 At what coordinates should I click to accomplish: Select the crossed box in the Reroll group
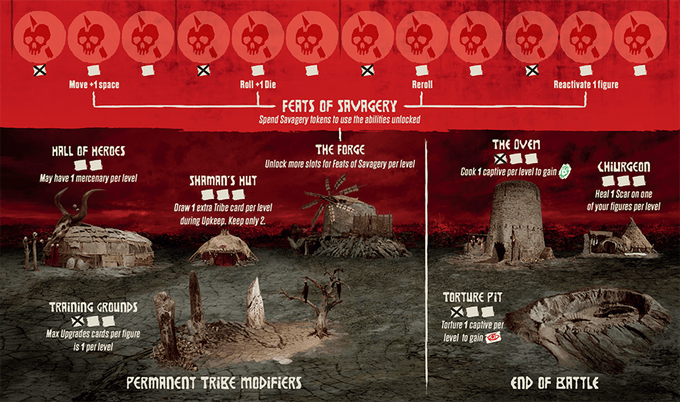[x=368, y=70]
